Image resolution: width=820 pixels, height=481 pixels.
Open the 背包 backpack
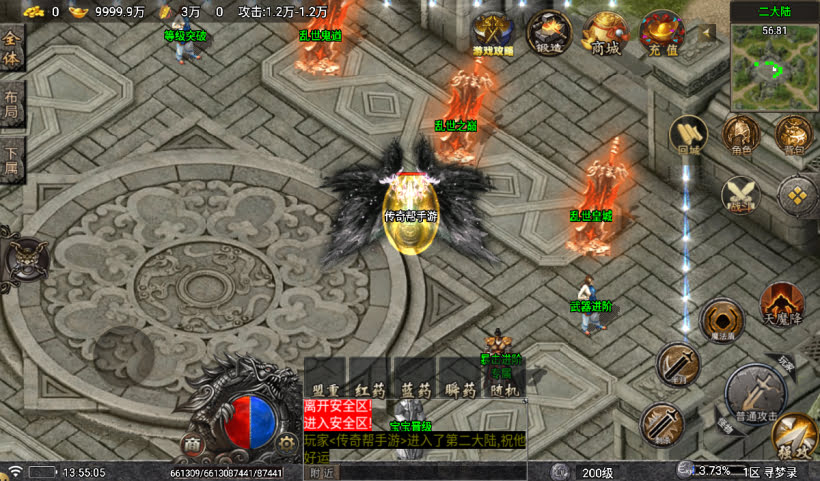coord(794,135)
